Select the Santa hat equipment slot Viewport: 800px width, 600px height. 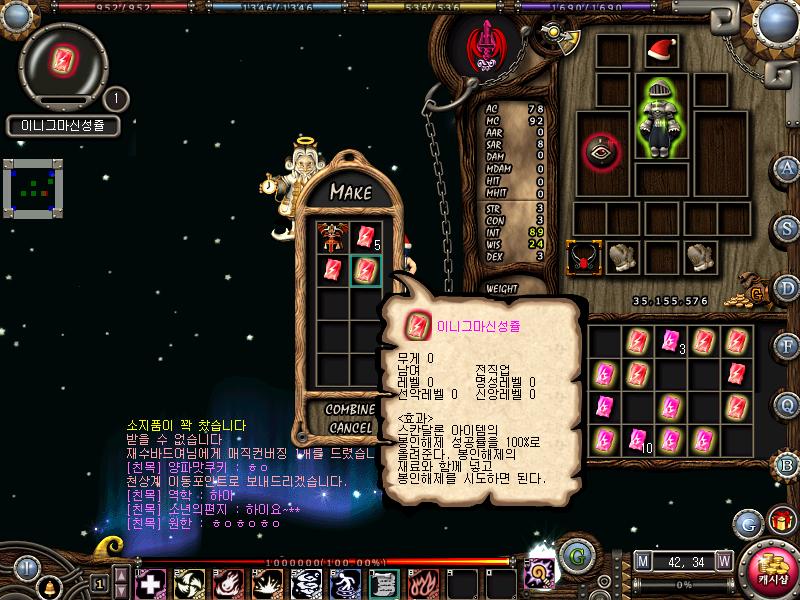pos(660,51)
